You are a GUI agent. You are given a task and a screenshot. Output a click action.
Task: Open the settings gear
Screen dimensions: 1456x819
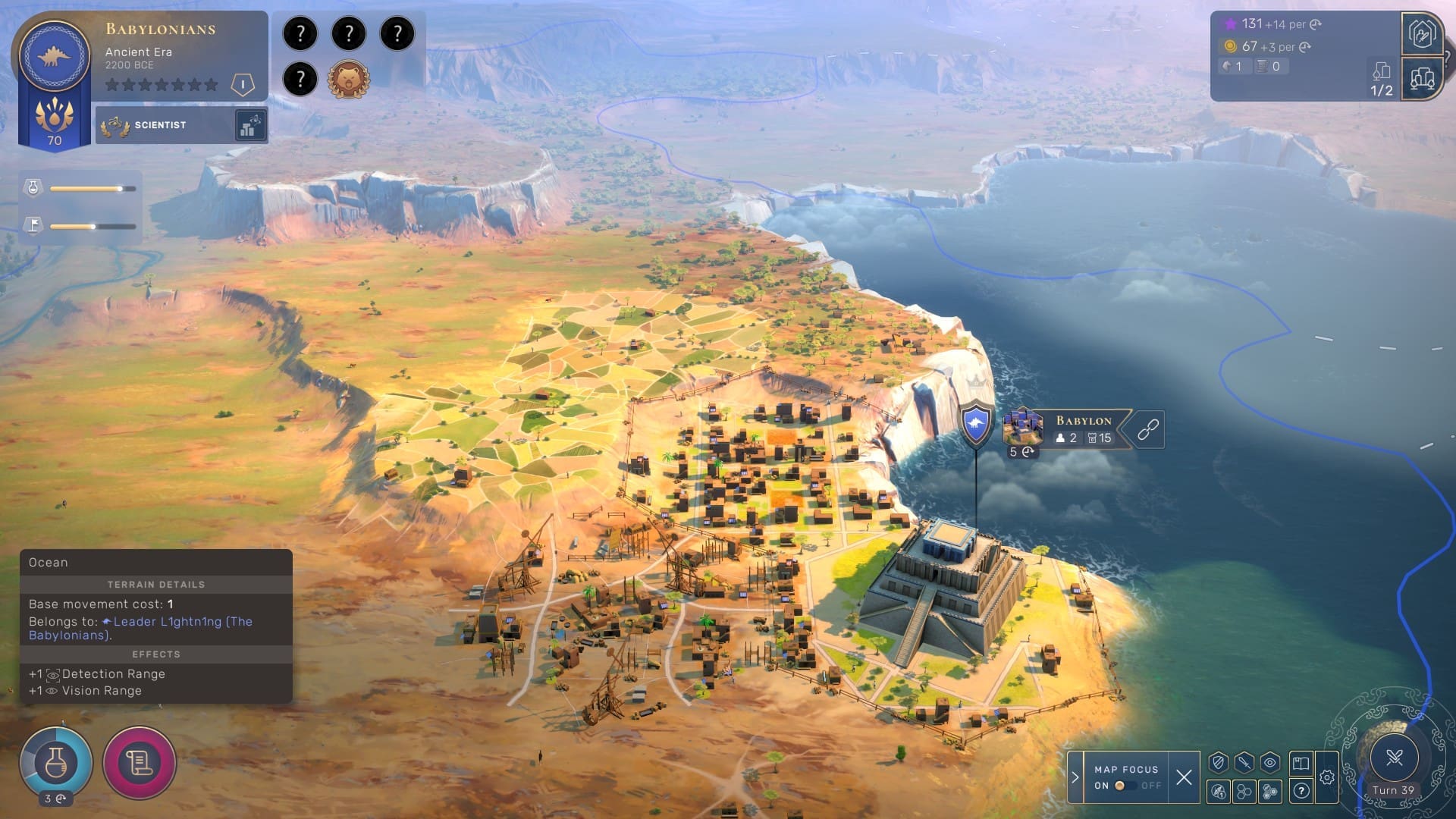[x=1327, y=777]
